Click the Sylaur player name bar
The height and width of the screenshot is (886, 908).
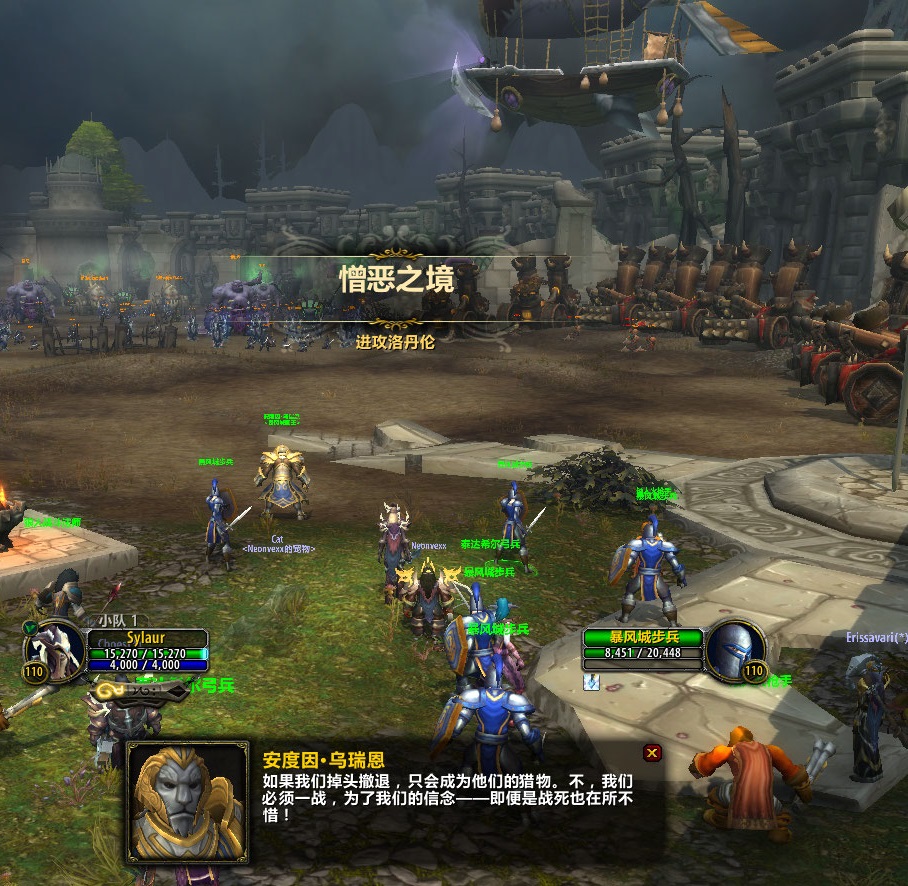click(x=147, y=638)
